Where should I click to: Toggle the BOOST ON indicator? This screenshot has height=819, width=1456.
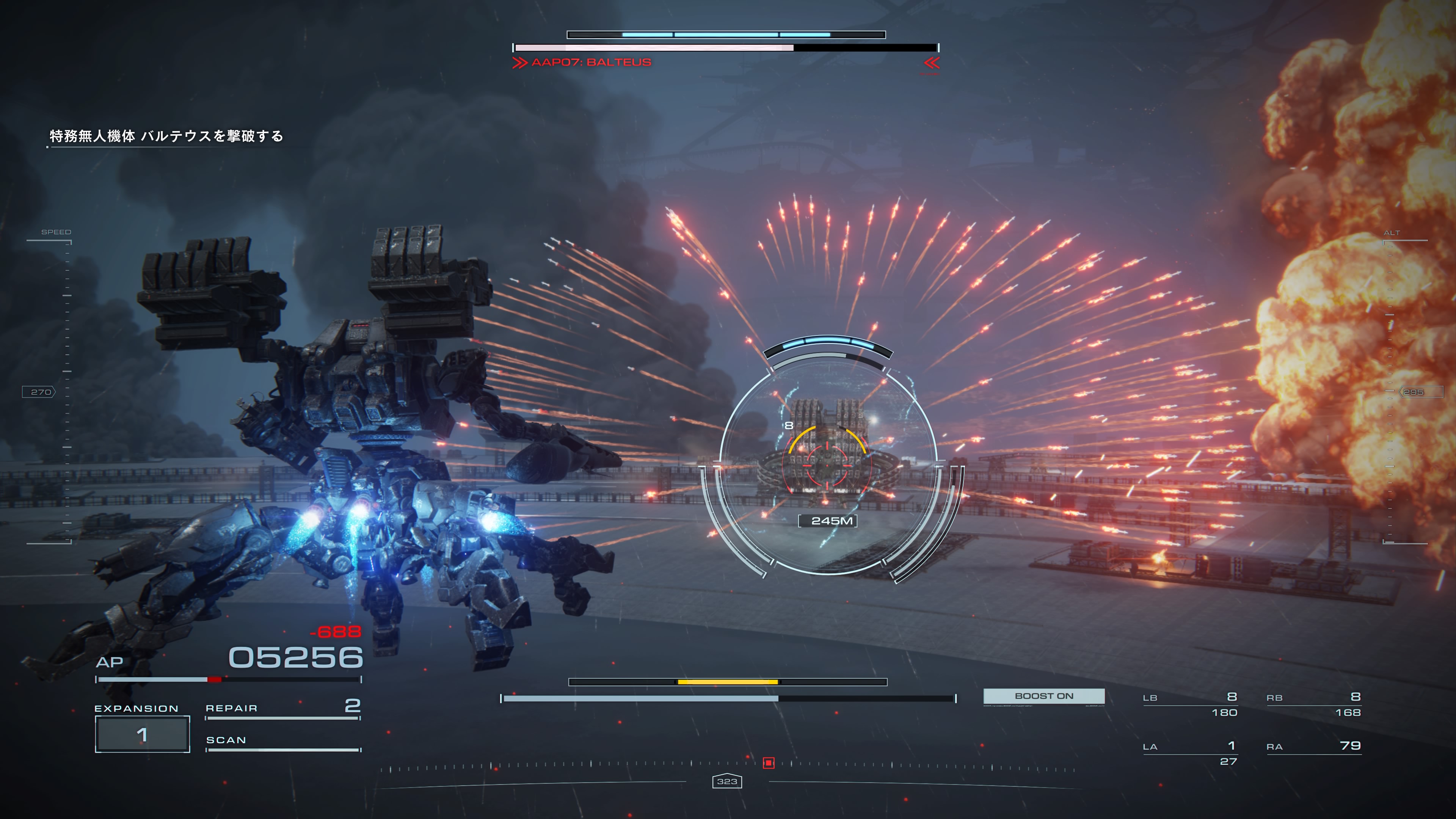(x=1043, y=697)
